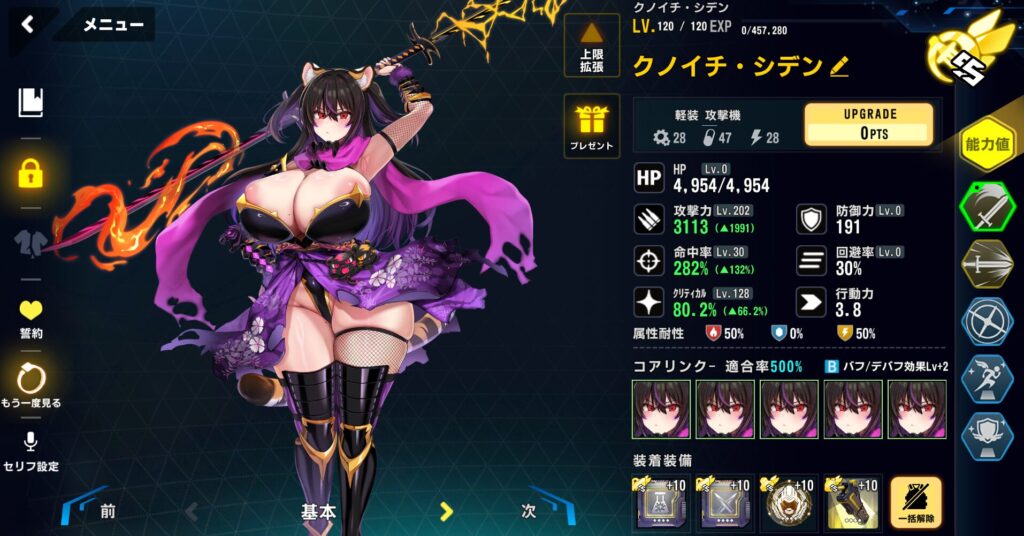
Task: Unequip everything with 一括解除
Action: pyautogui.click(x=916, y=502)
